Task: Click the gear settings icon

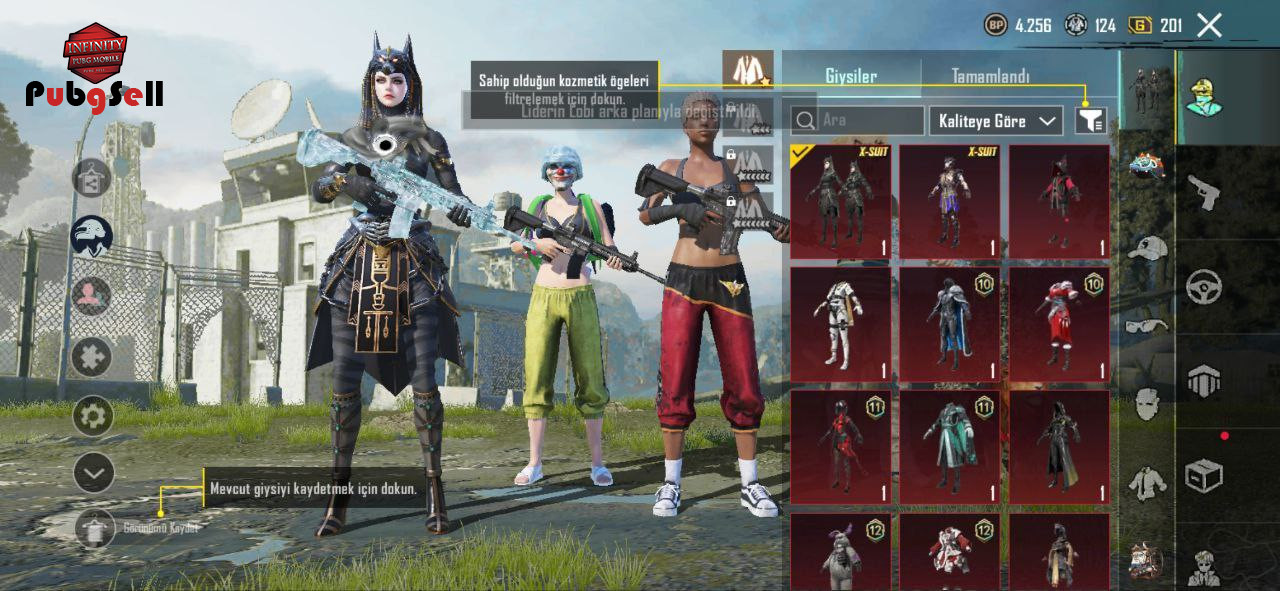Action: [x=93, y=415]
